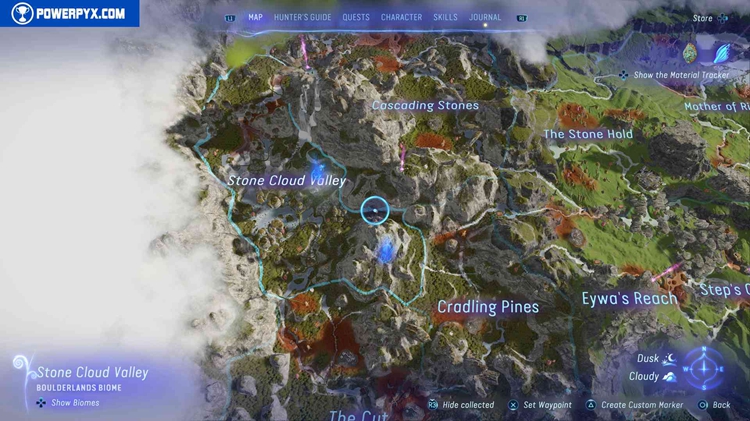
Task: Select the Stone Cloud Valley map label
Action: [286, 181]
